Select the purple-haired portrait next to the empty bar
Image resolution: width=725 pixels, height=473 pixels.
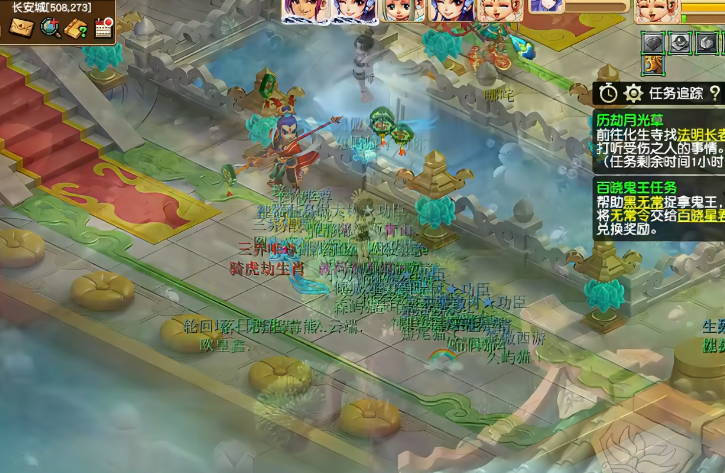tap(546, 7)
